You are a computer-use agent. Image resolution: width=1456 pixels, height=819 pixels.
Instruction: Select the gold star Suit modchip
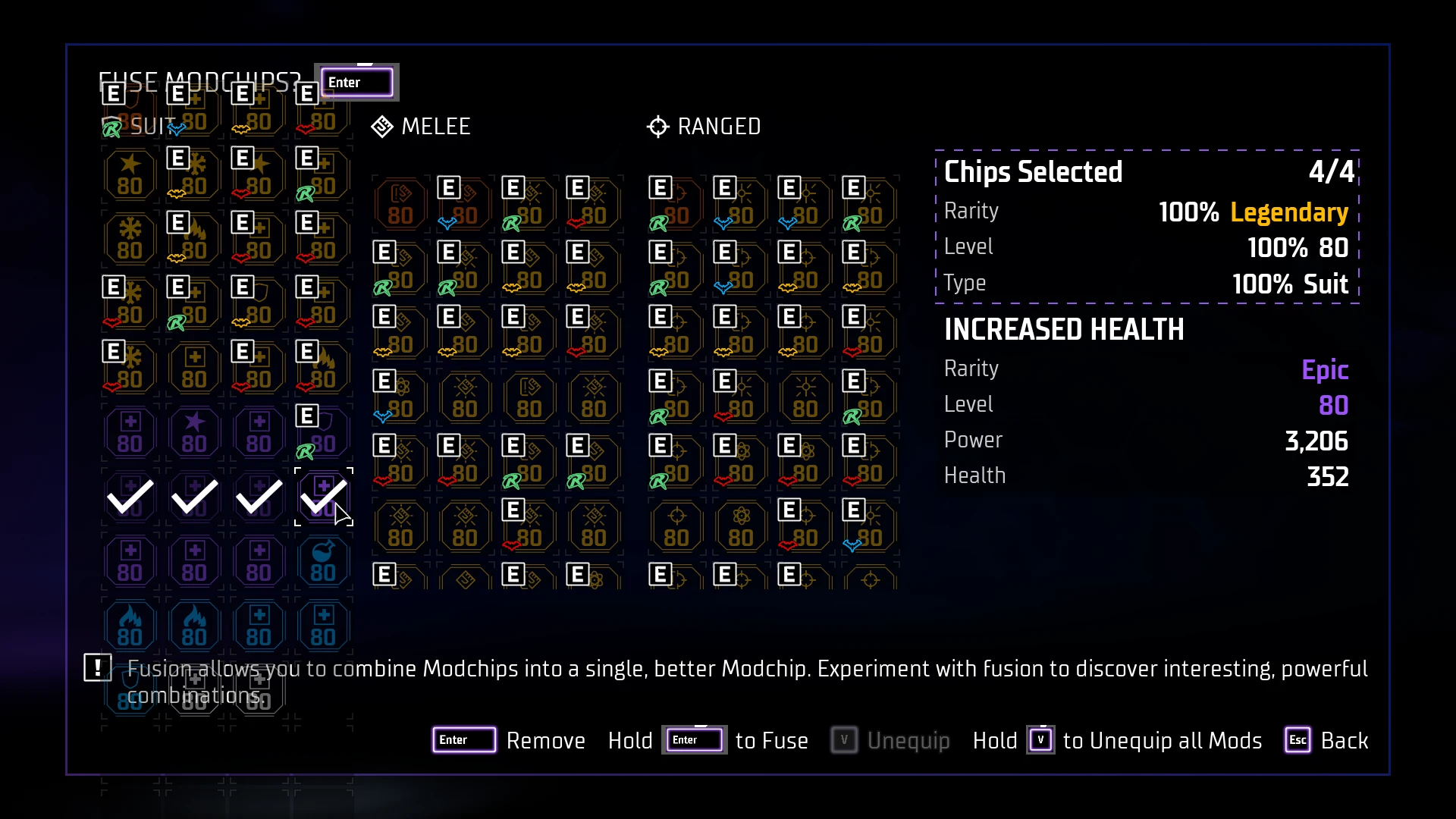click(x=129, y=173)
